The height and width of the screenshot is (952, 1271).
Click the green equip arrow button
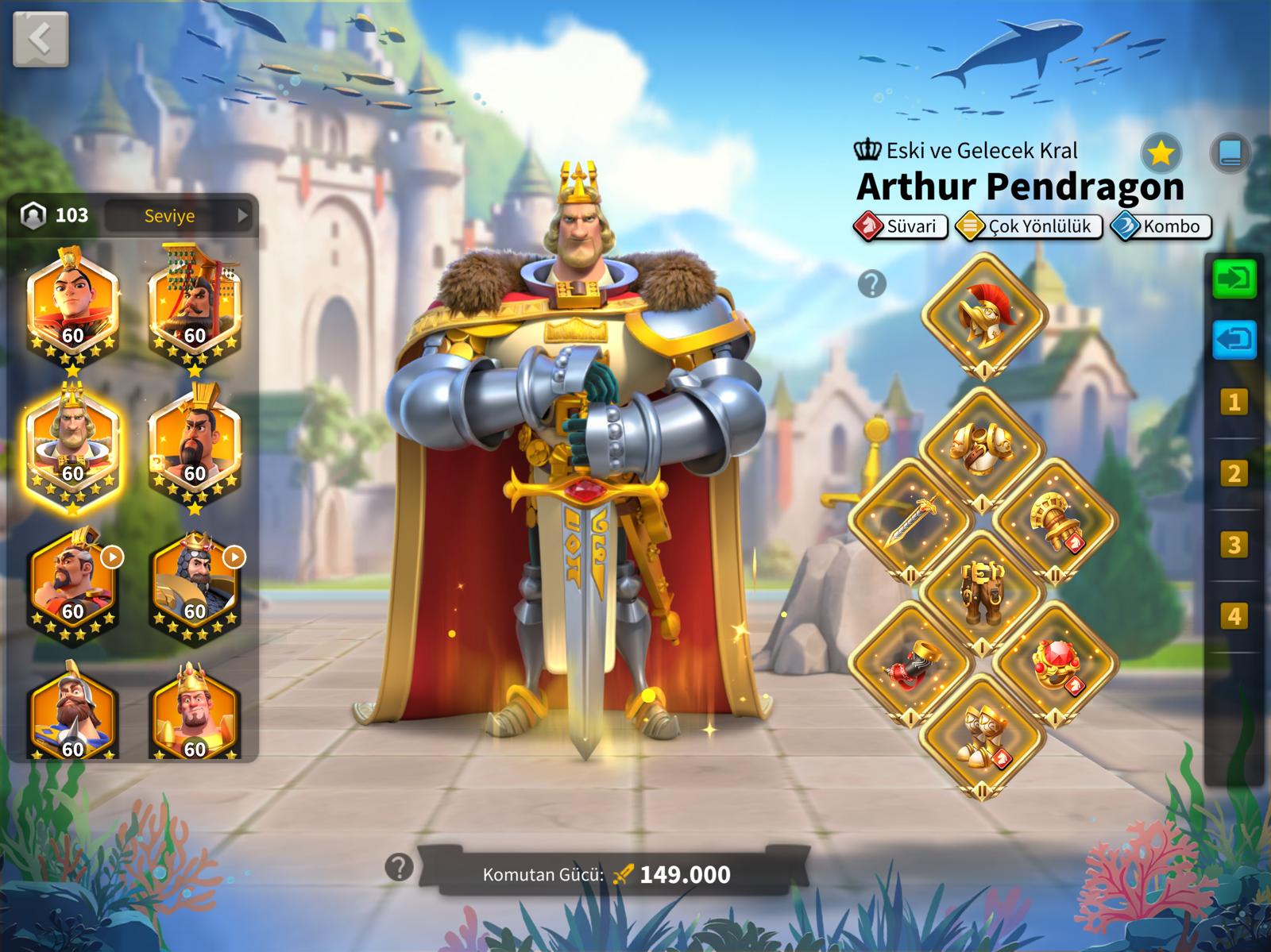1234,279
